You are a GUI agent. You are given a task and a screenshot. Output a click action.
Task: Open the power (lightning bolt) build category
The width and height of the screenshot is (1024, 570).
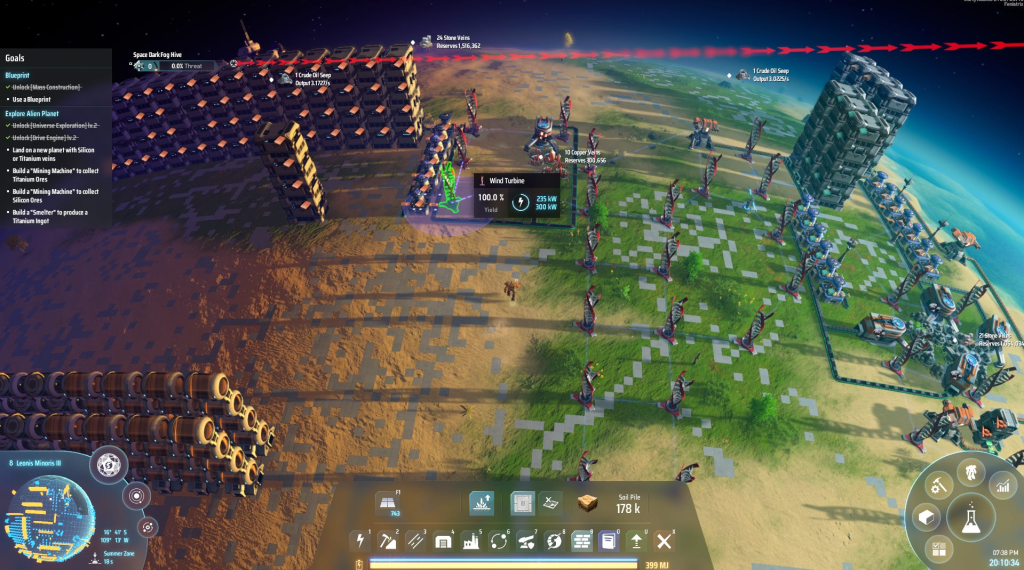point(359,541)
